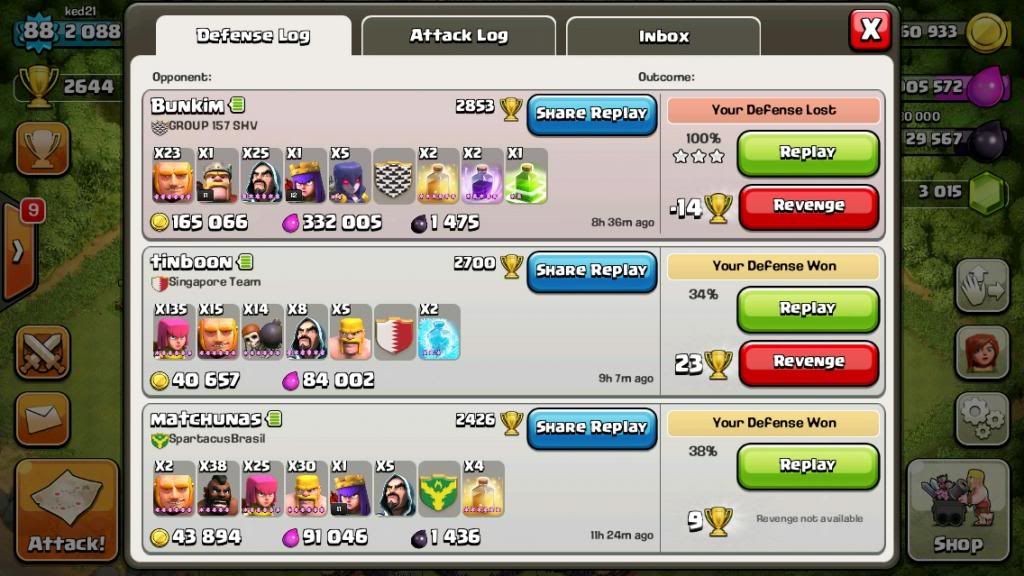
Task: Take Revenge on Bunkim
Action: [808, 206]
